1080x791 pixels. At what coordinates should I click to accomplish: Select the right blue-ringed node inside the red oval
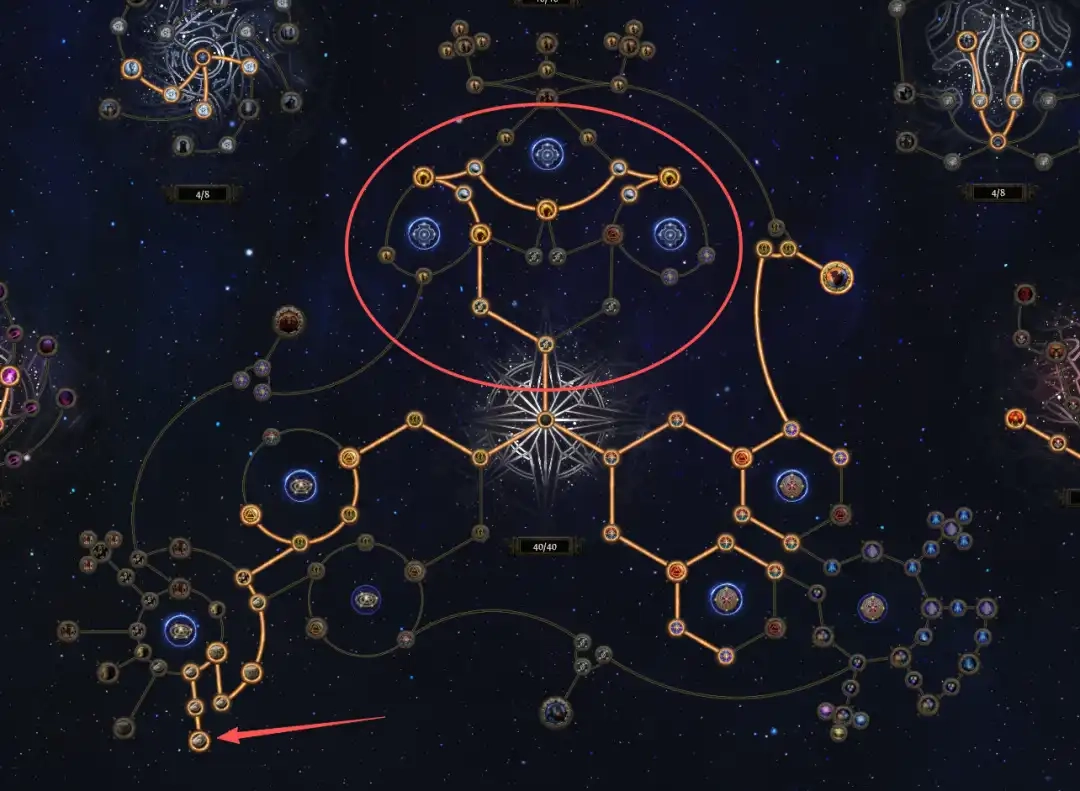669,234
